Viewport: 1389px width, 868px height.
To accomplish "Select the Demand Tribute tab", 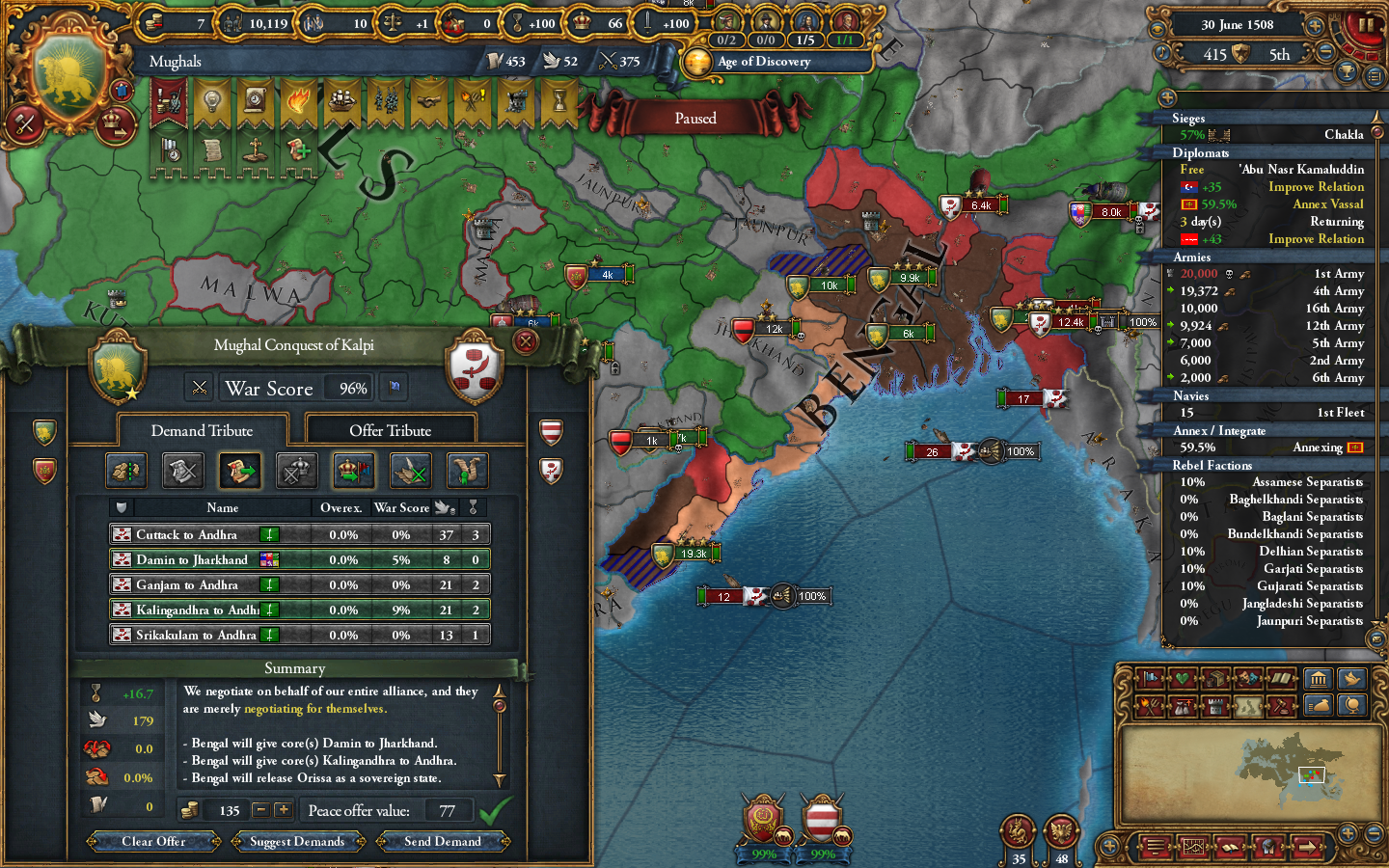I will pyautogui.click(x=203, y=430).
